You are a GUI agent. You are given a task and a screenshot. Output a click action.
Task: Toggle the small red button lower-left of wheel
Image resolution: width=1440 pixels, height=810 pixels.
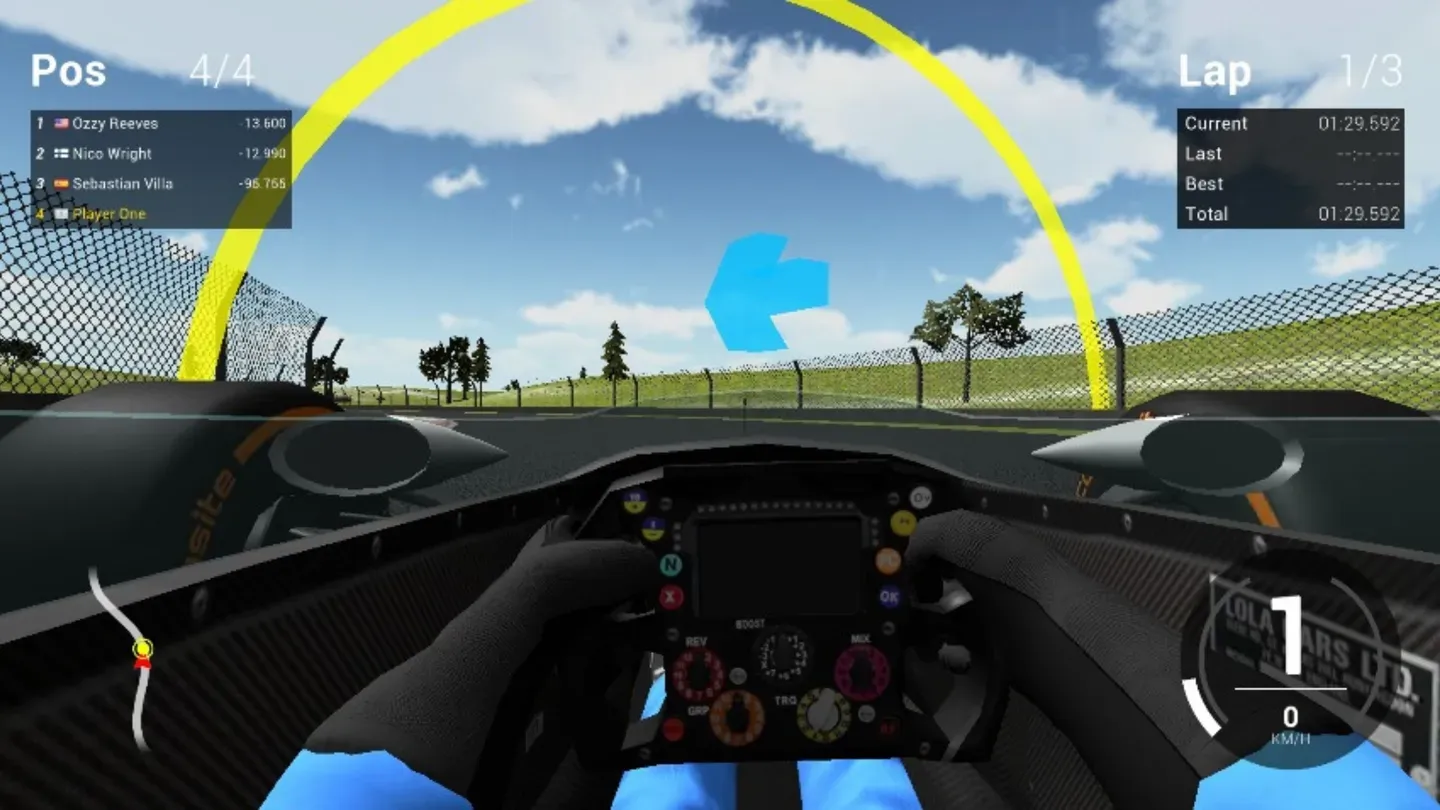[672, 727]
